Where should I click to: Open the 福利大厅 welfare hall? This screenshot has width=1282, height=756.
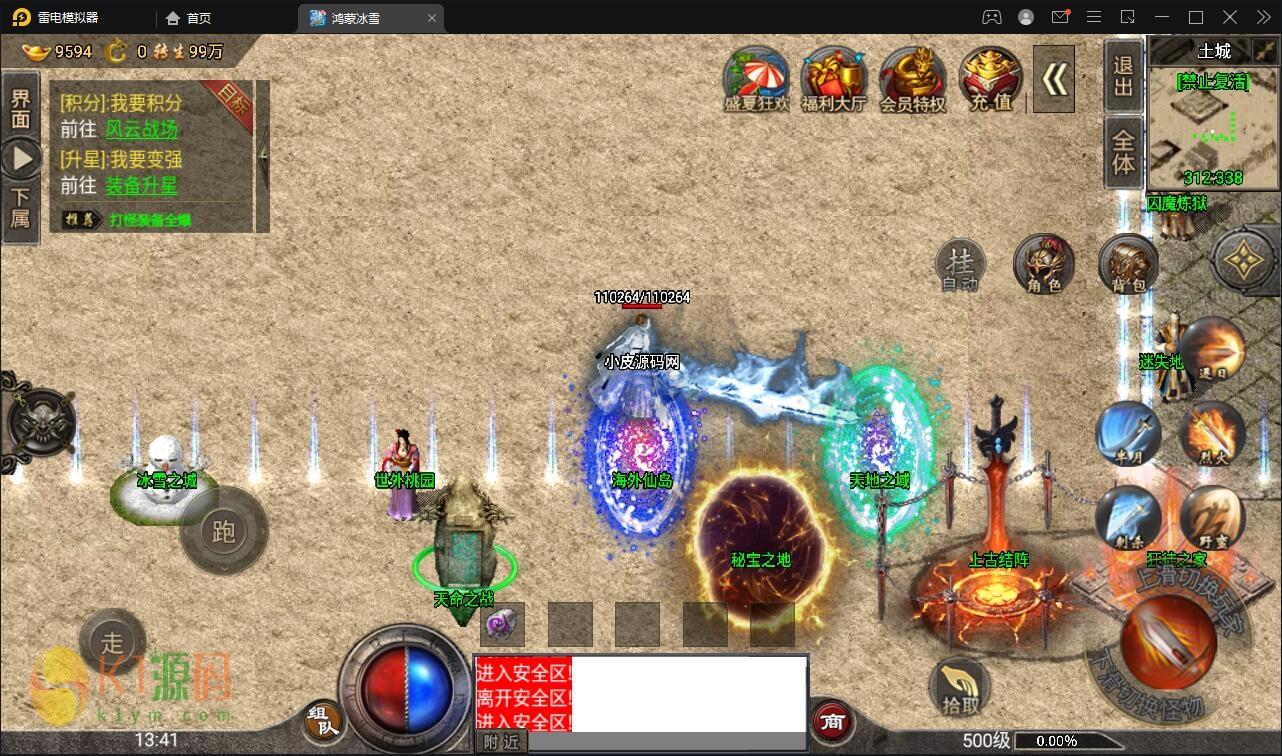(833, 78)
